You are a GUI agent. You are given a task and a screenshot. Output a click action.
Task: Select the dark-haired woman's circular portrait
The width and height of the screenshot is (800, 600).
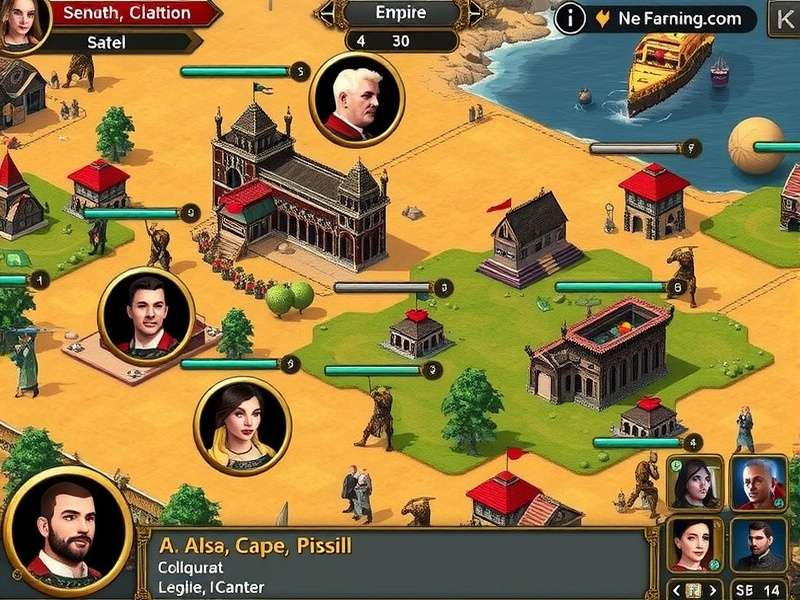click(242, 425)
